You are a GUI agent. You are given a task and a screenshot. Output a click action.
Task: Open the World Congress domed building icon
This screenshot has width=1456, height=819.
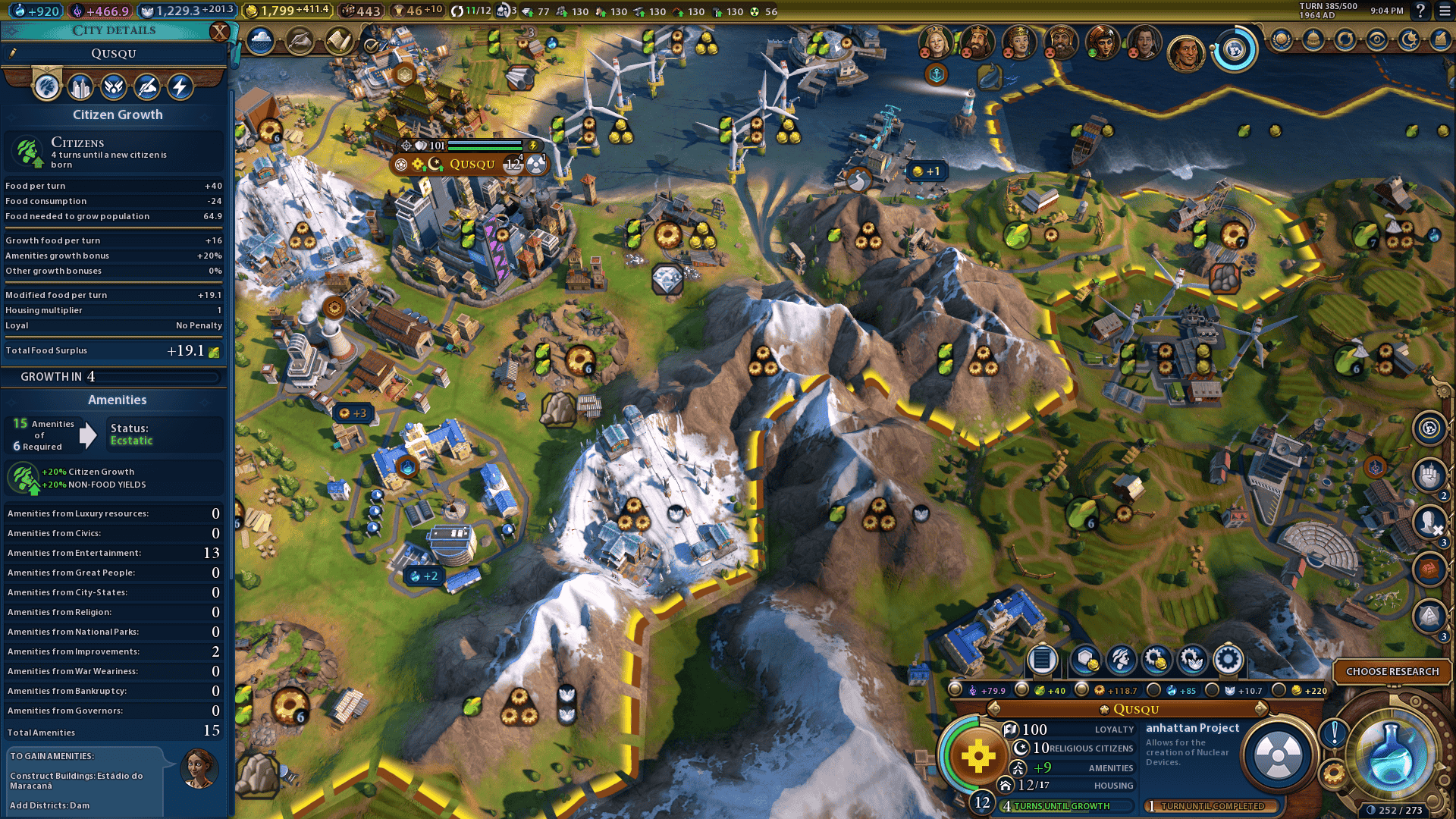pyautogui.click(x=1313, y=40)
